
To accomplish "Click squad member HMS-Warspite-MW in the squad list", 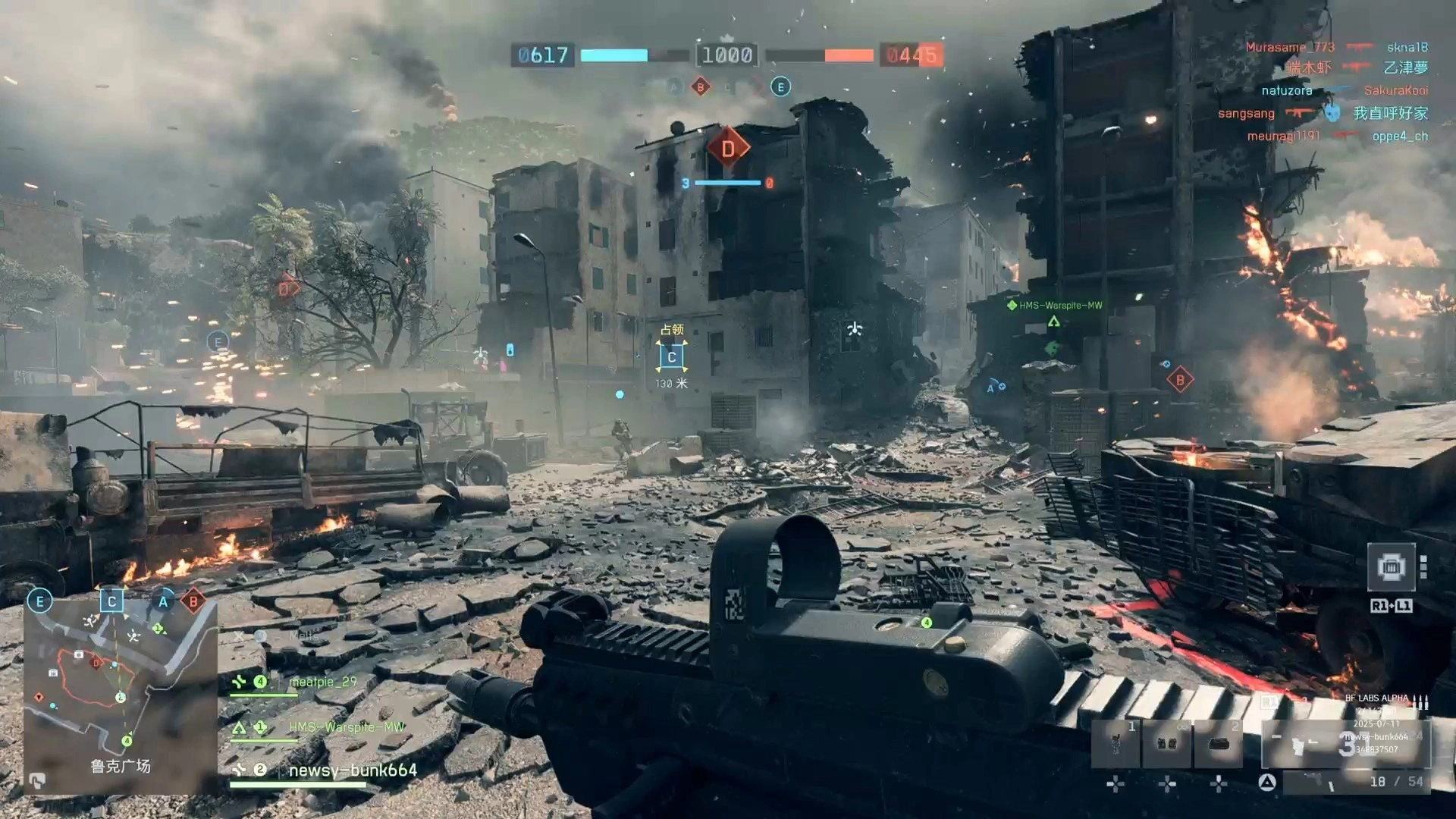I will pos(346,727).
